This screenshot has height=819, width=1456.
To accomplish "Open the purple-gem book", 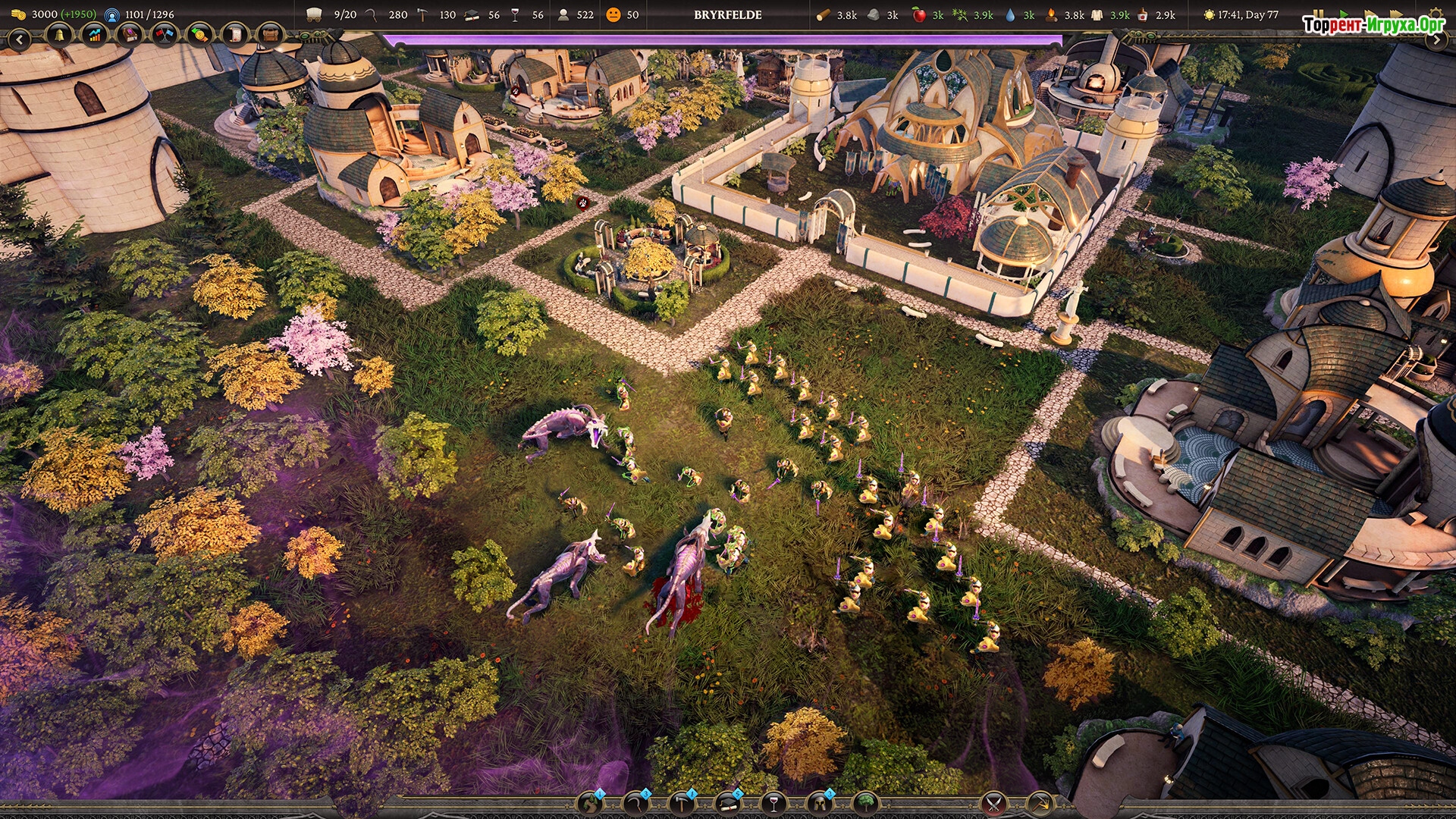I will (130, 36).
